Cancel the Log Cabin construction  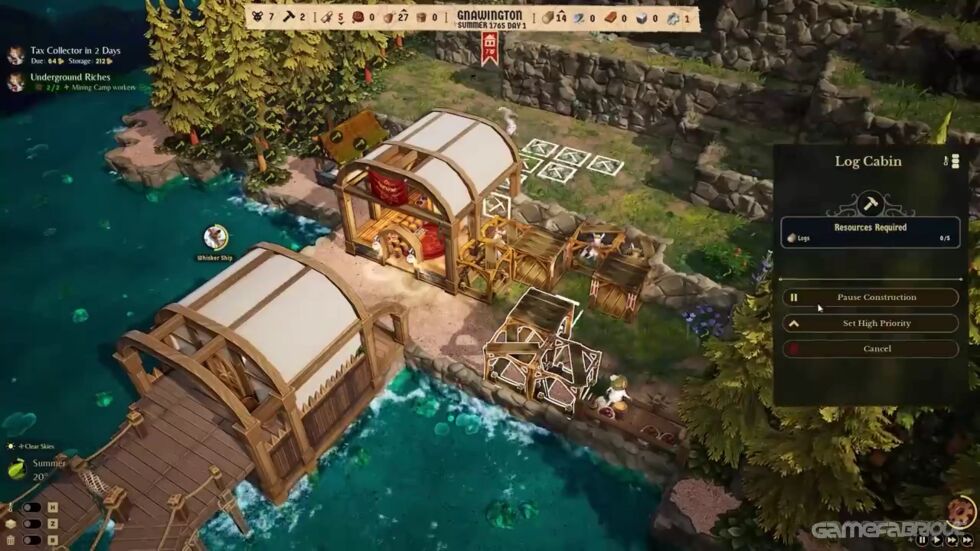869,349
